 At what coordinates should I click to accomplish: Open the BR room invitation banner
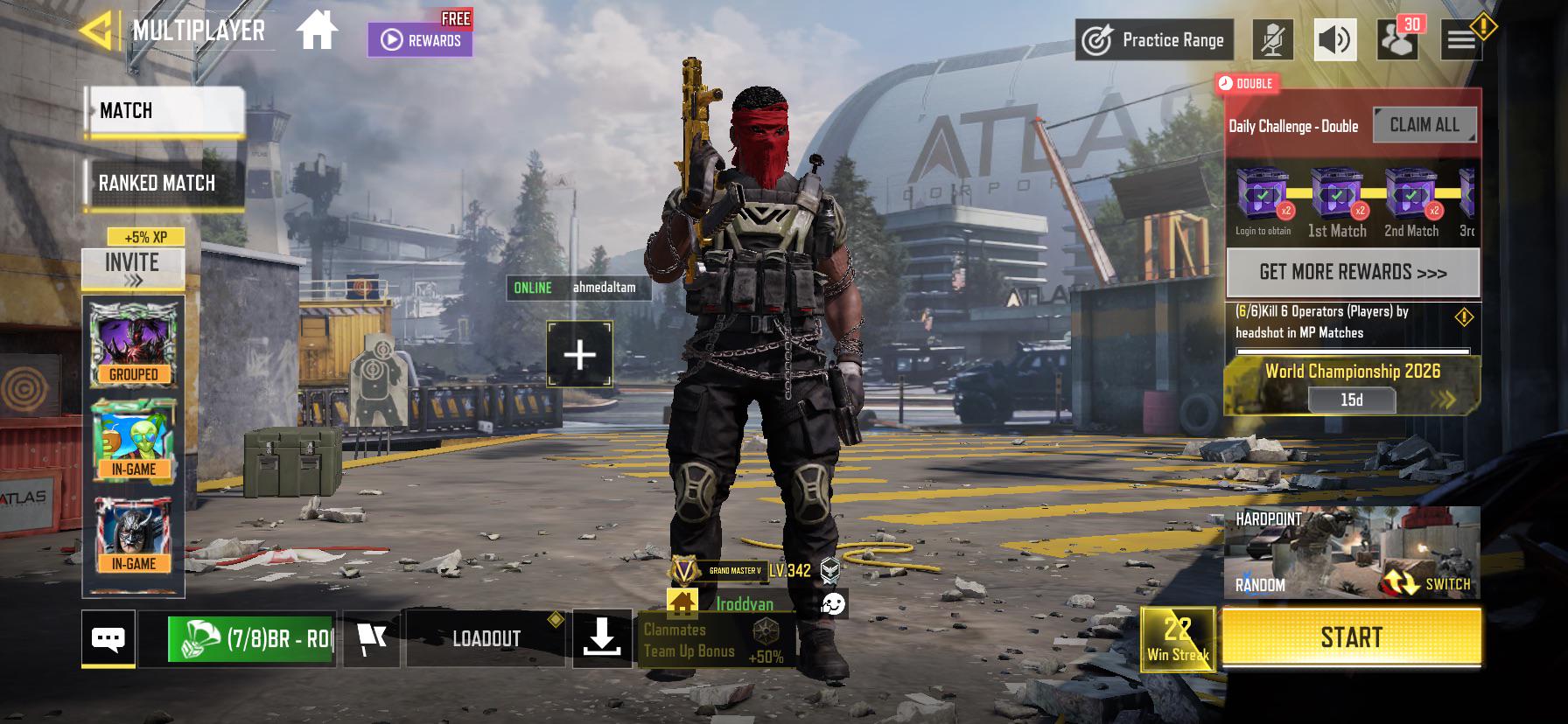(252, 639)
